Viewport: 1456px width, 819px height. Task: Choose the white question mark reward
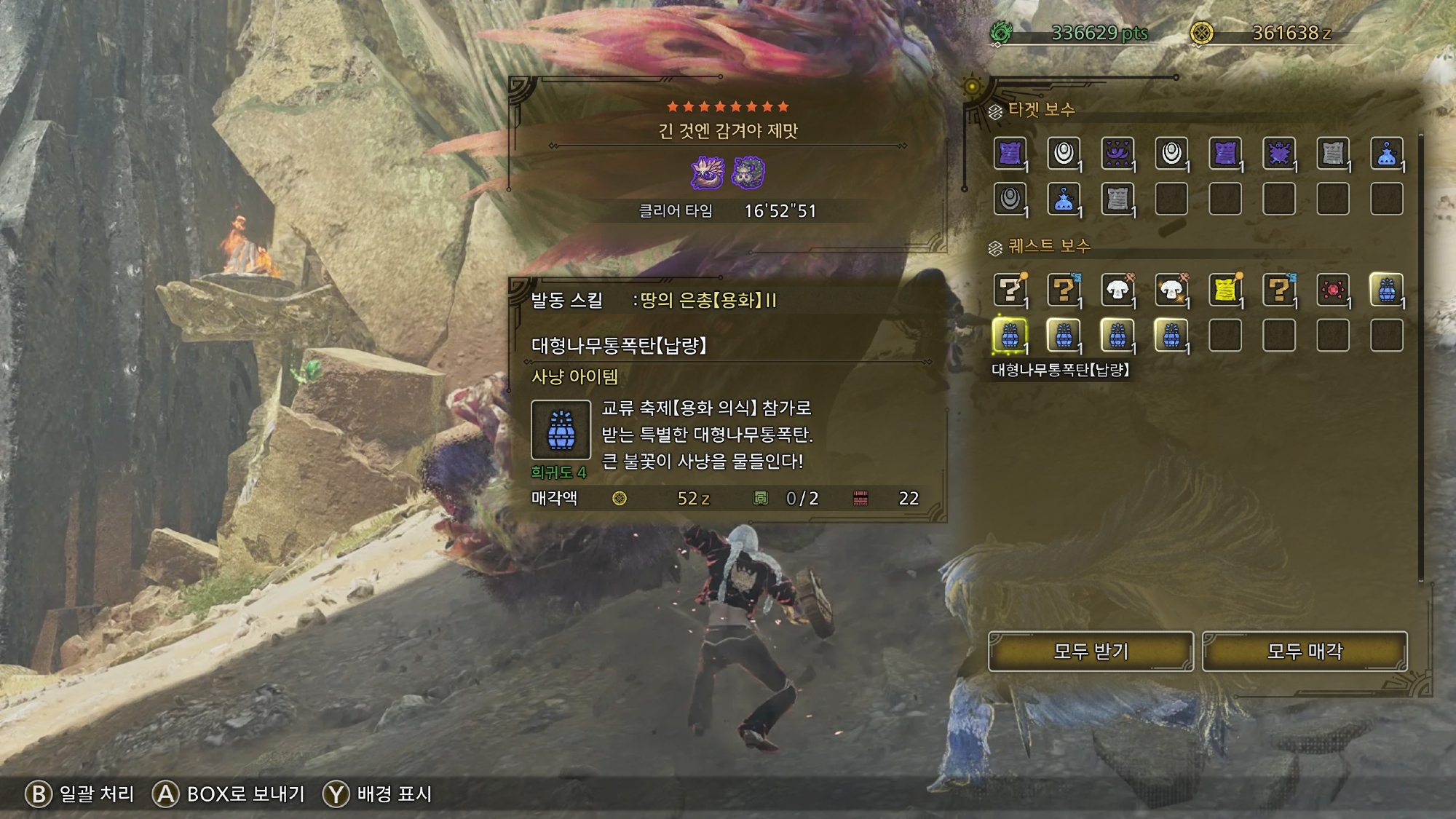point(1010,290)
